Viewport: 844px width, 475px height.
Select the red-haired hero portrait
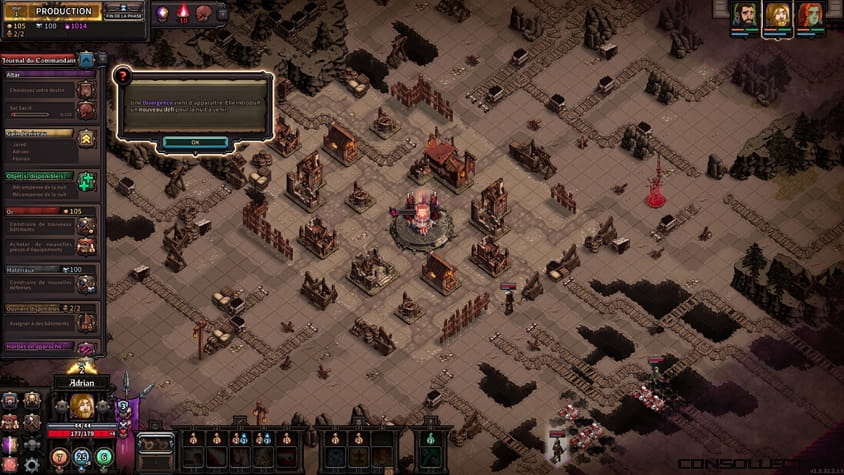click(810, 17)
